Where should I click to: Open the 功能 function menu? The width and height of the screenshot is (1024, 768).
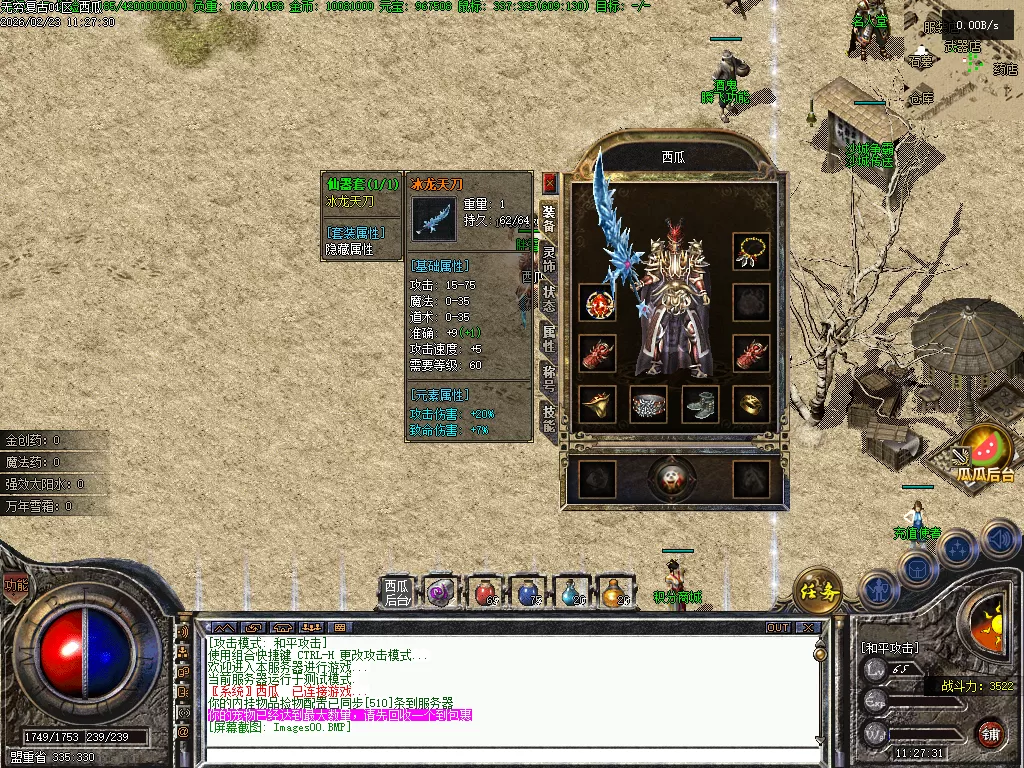(16, 585)
